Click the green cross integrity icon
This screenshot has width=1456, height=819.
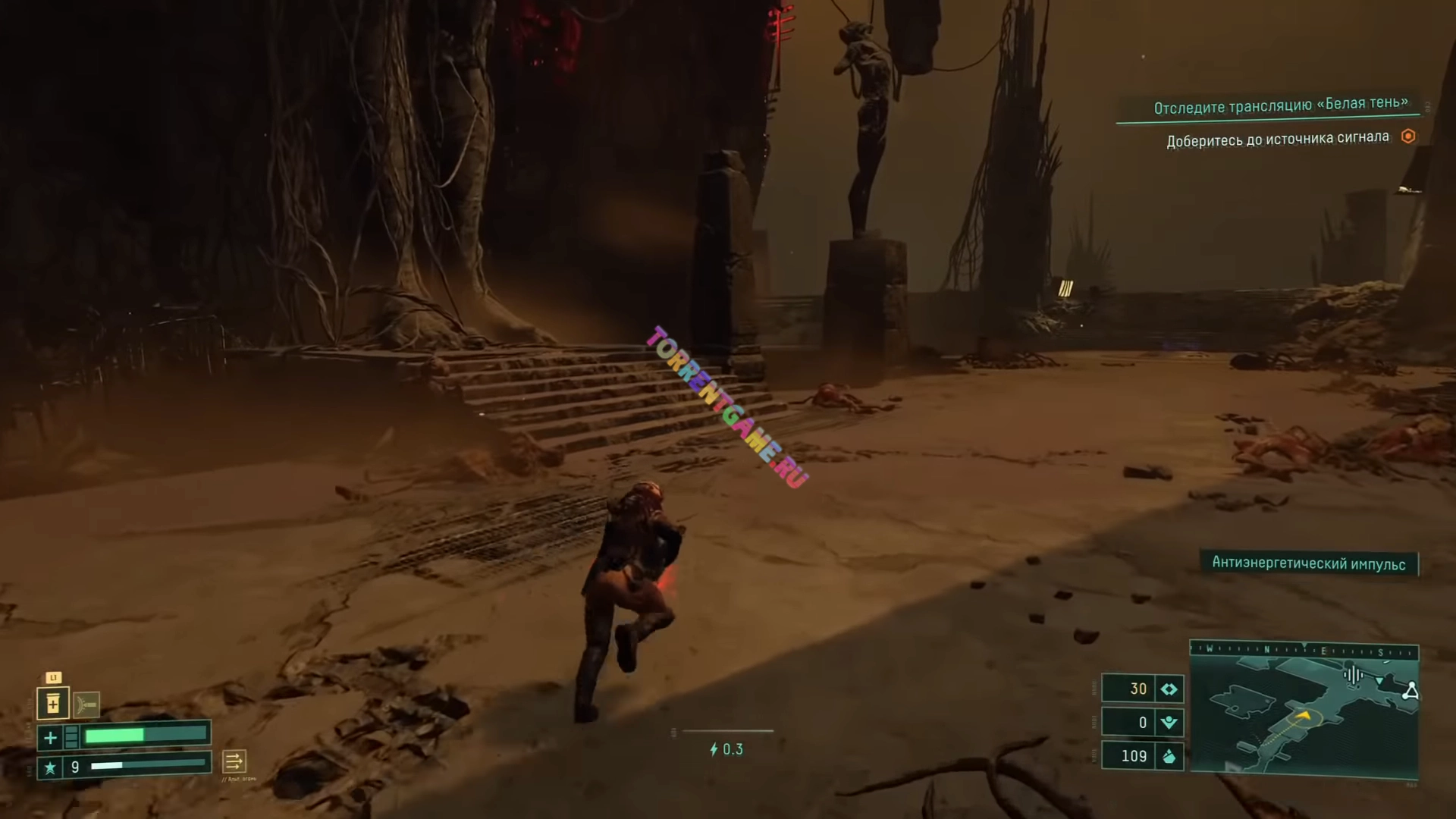tap(50, 736)
